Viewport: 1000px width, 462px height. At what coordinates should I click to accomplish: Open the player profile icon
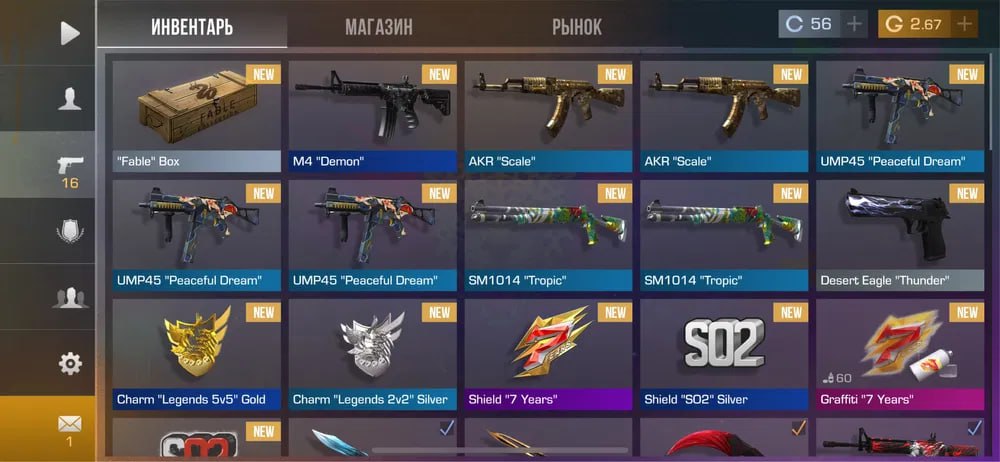(69, 97)
